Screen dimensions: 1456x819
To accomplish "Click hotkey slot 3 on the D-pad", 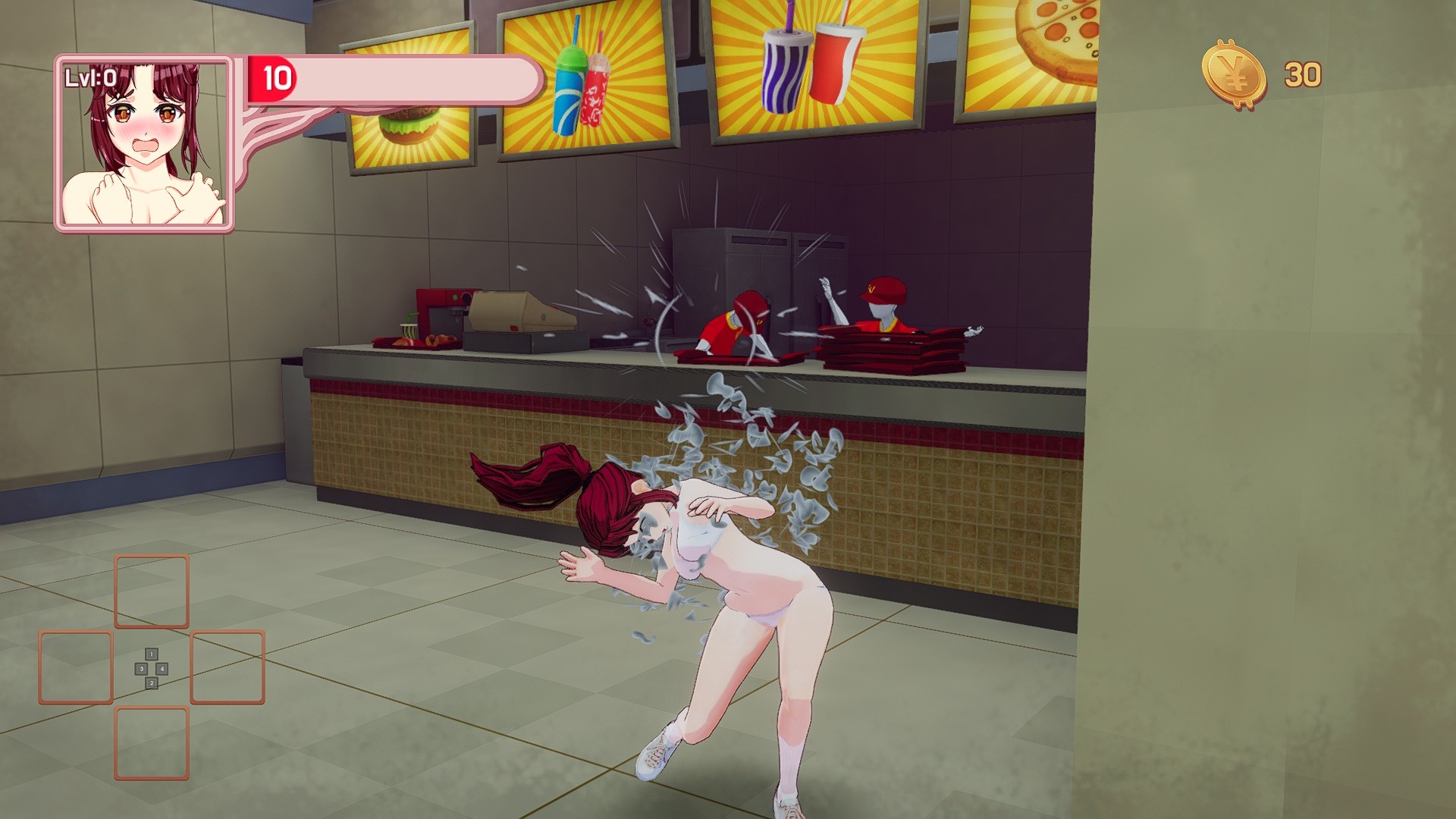I will pos(141,669).
